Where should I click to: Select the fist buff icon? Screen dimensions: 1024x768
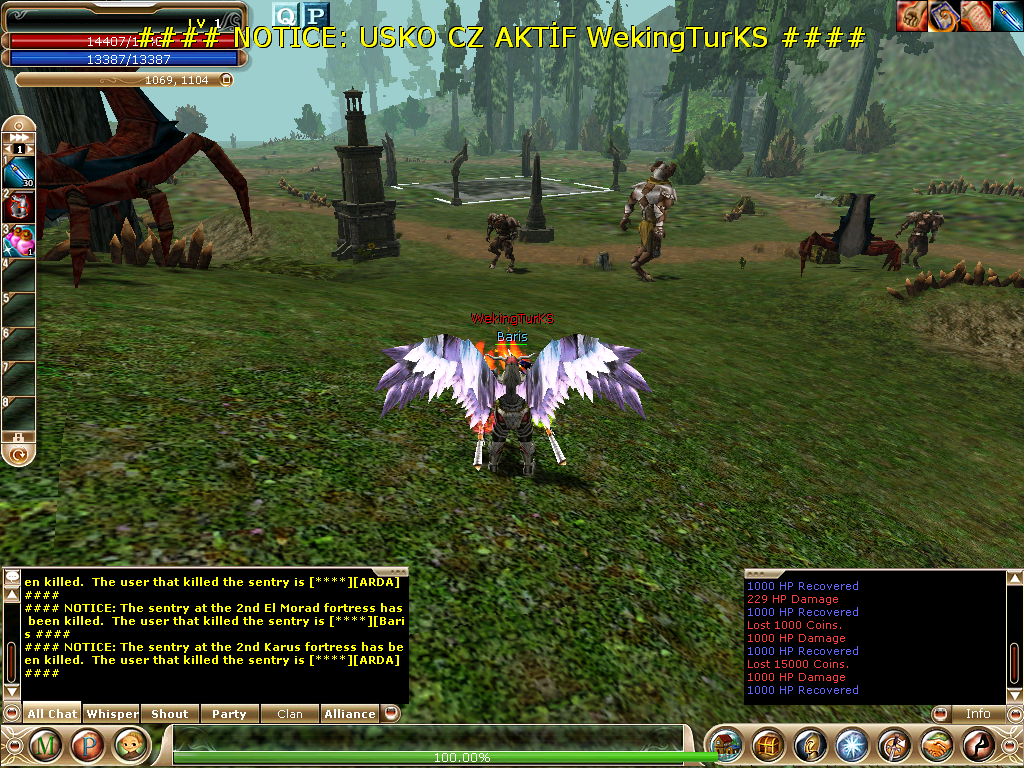[911, 16]
